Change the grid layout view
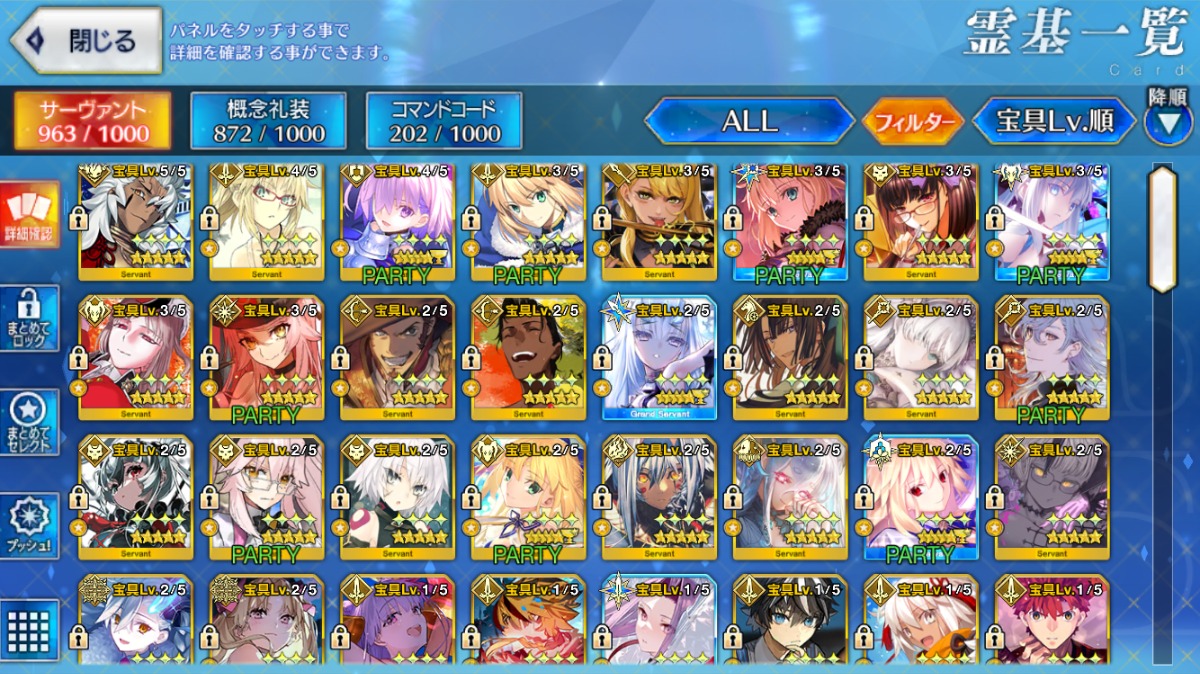The height and width of the screenshot is (674, 1200). (29, 628)
